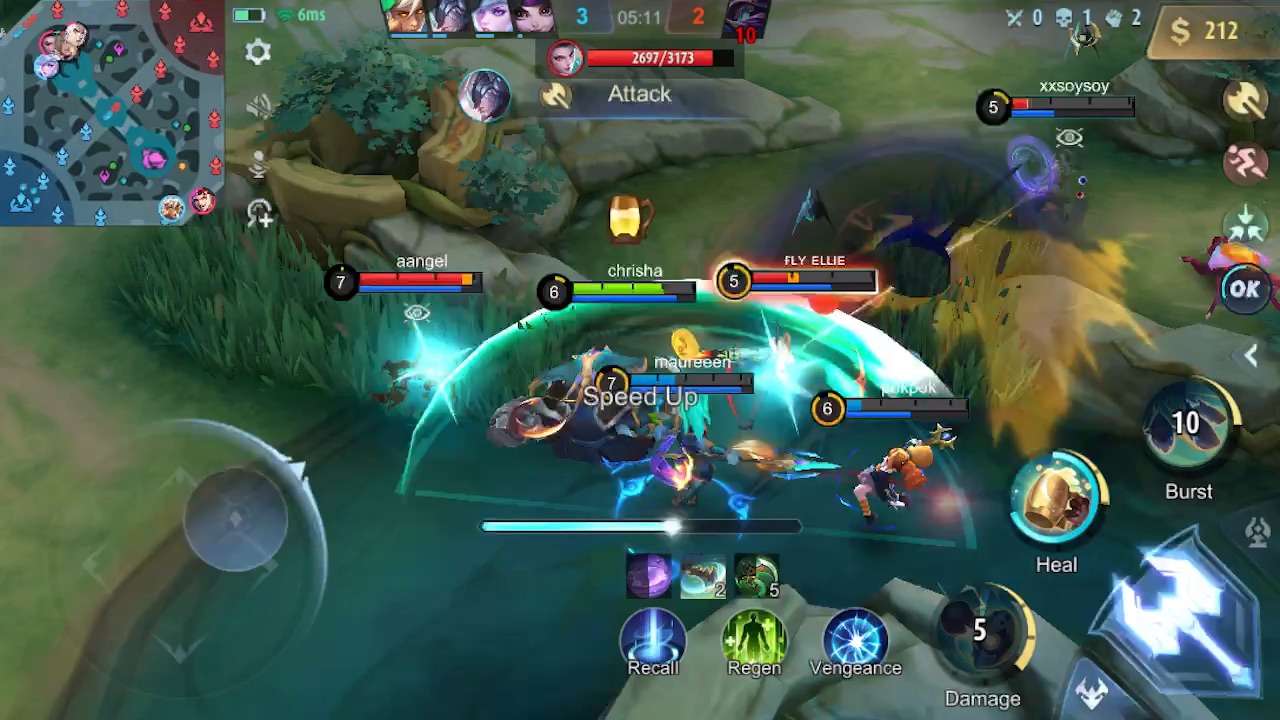Image resolution: width=1280 pixels, height=720 pixels.
Task: Confirm with the OK button
Action: (1245, 289)
